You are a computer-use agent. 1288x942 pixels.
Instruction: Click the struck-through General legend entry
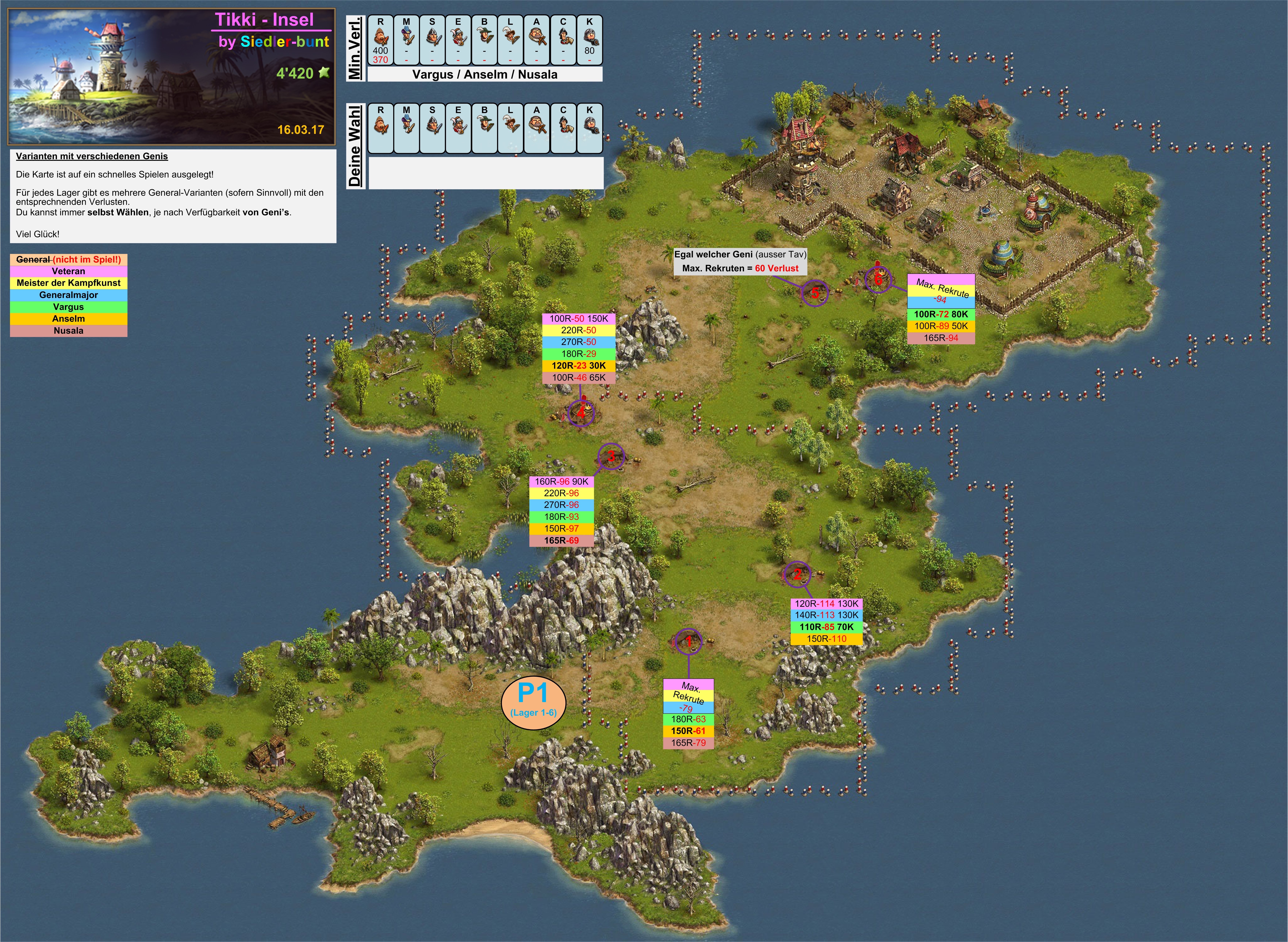(x=68, y=259)
